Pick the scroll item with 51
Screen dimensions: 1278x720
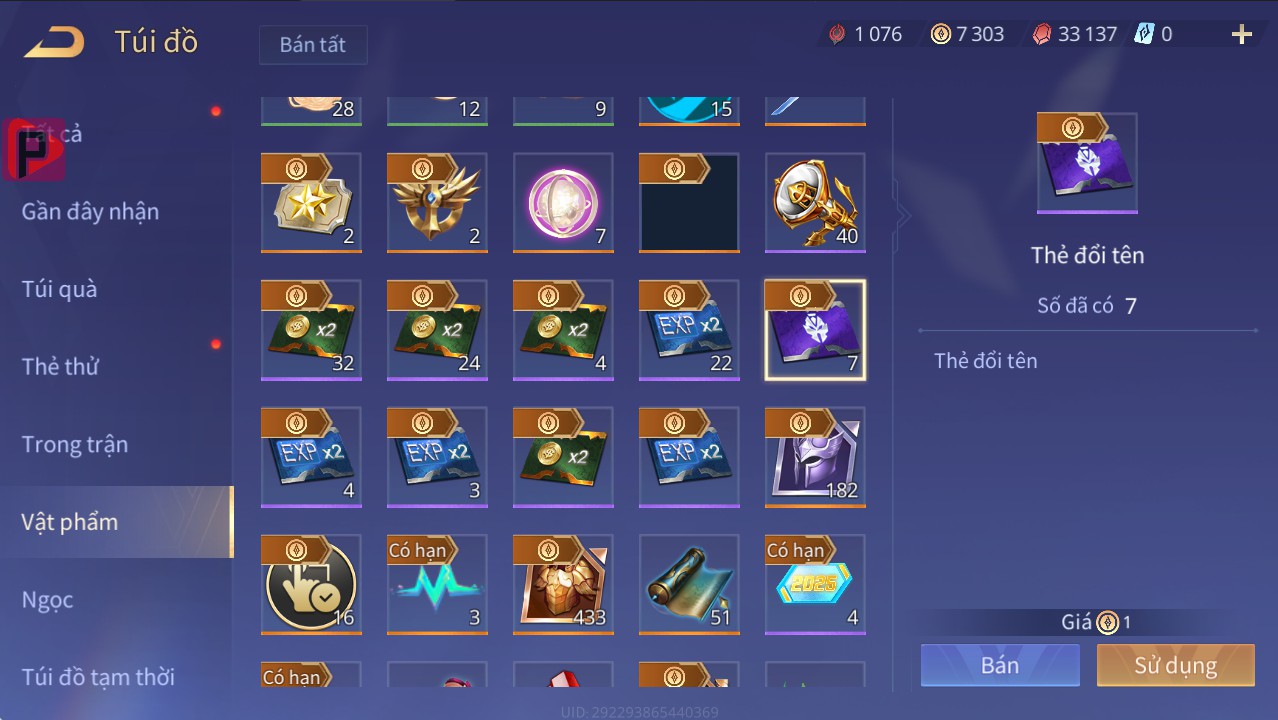click(x=689, y=584)
